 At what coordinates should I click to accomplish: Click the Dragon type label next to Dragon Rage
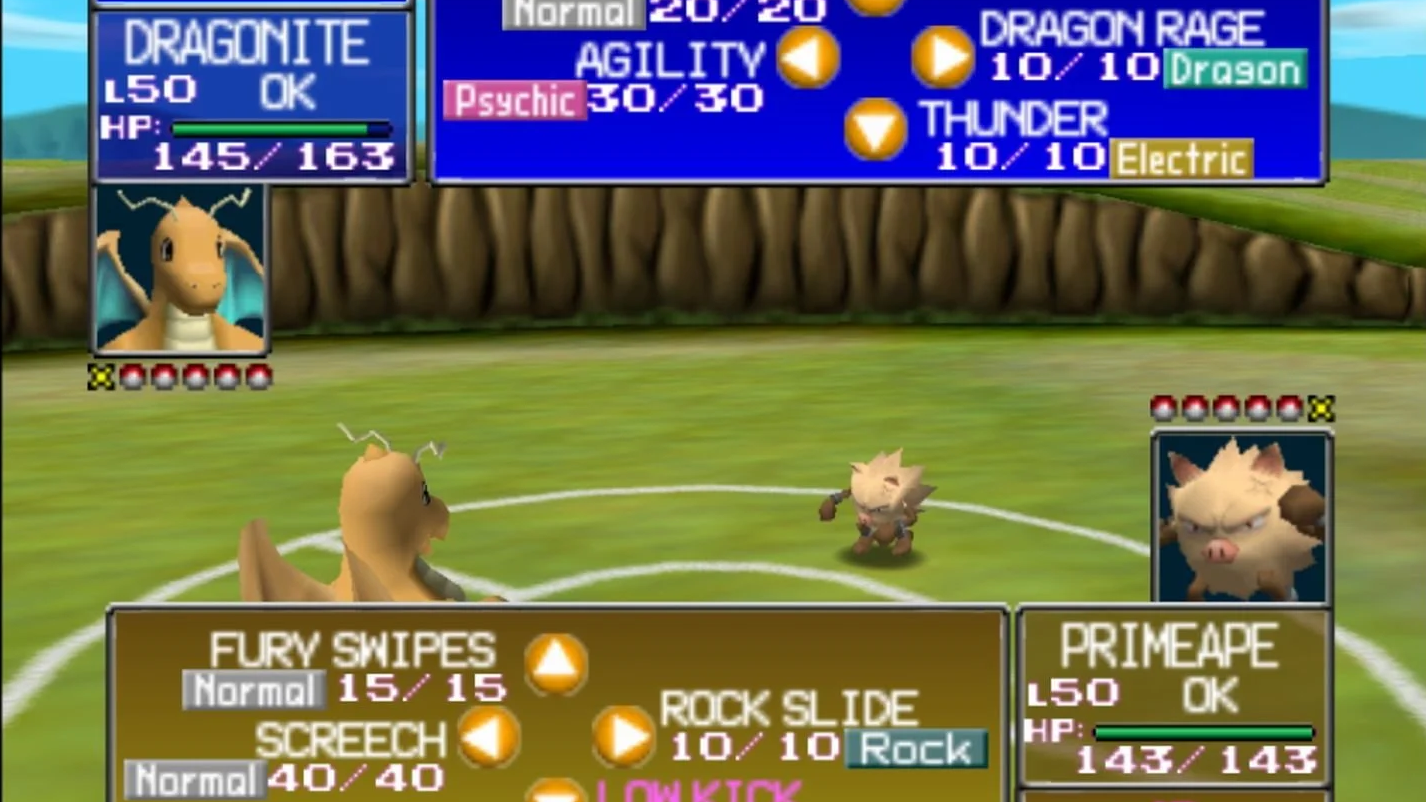(x=1235, y=70)
